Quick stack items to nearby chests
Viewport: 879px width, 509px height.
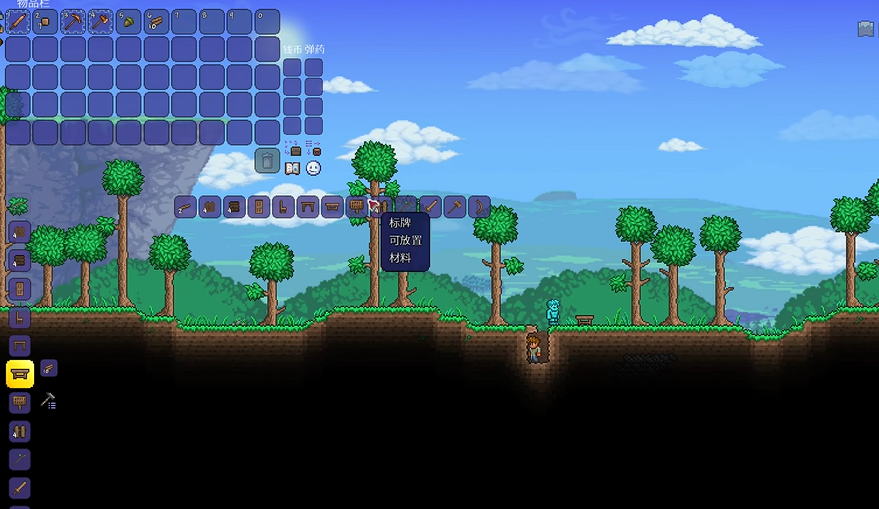click(x=293, y=149)
